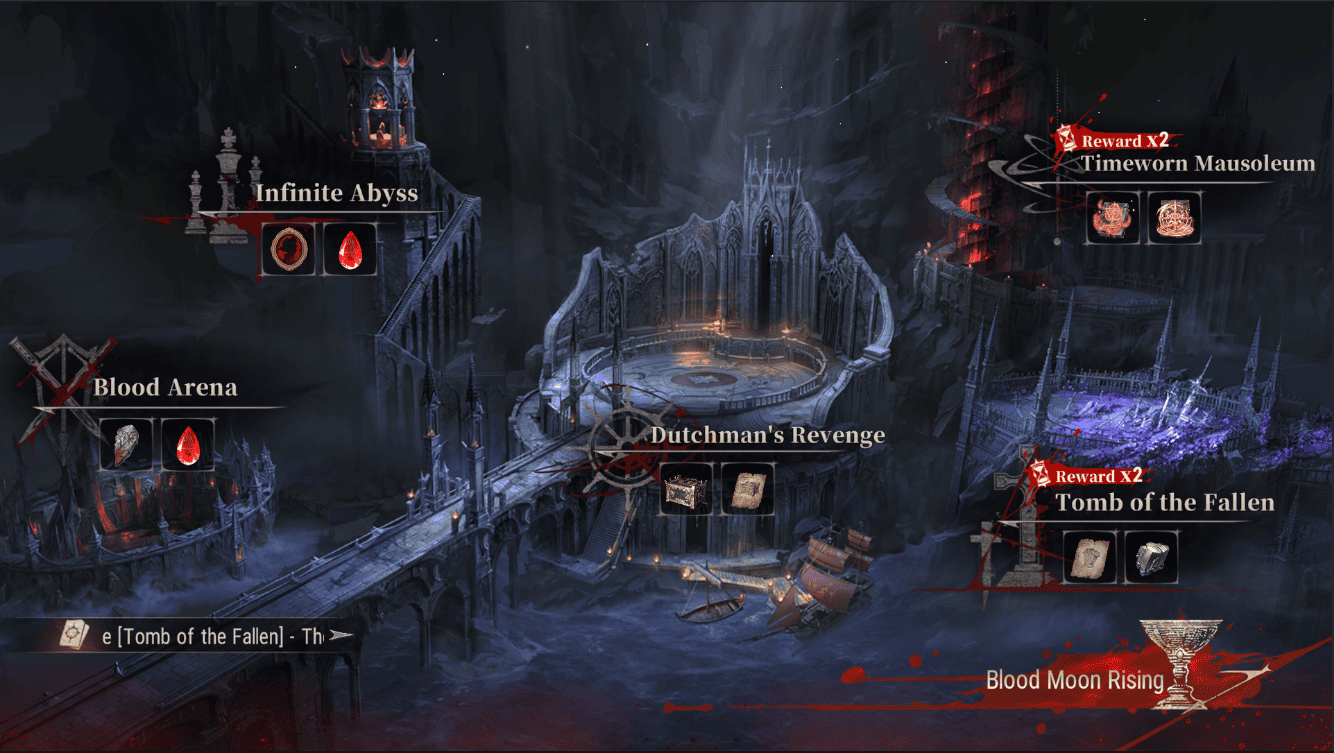1334x753 pixels.
Task: View the red blood gem under Blood Arena
Action: (188, 444)
